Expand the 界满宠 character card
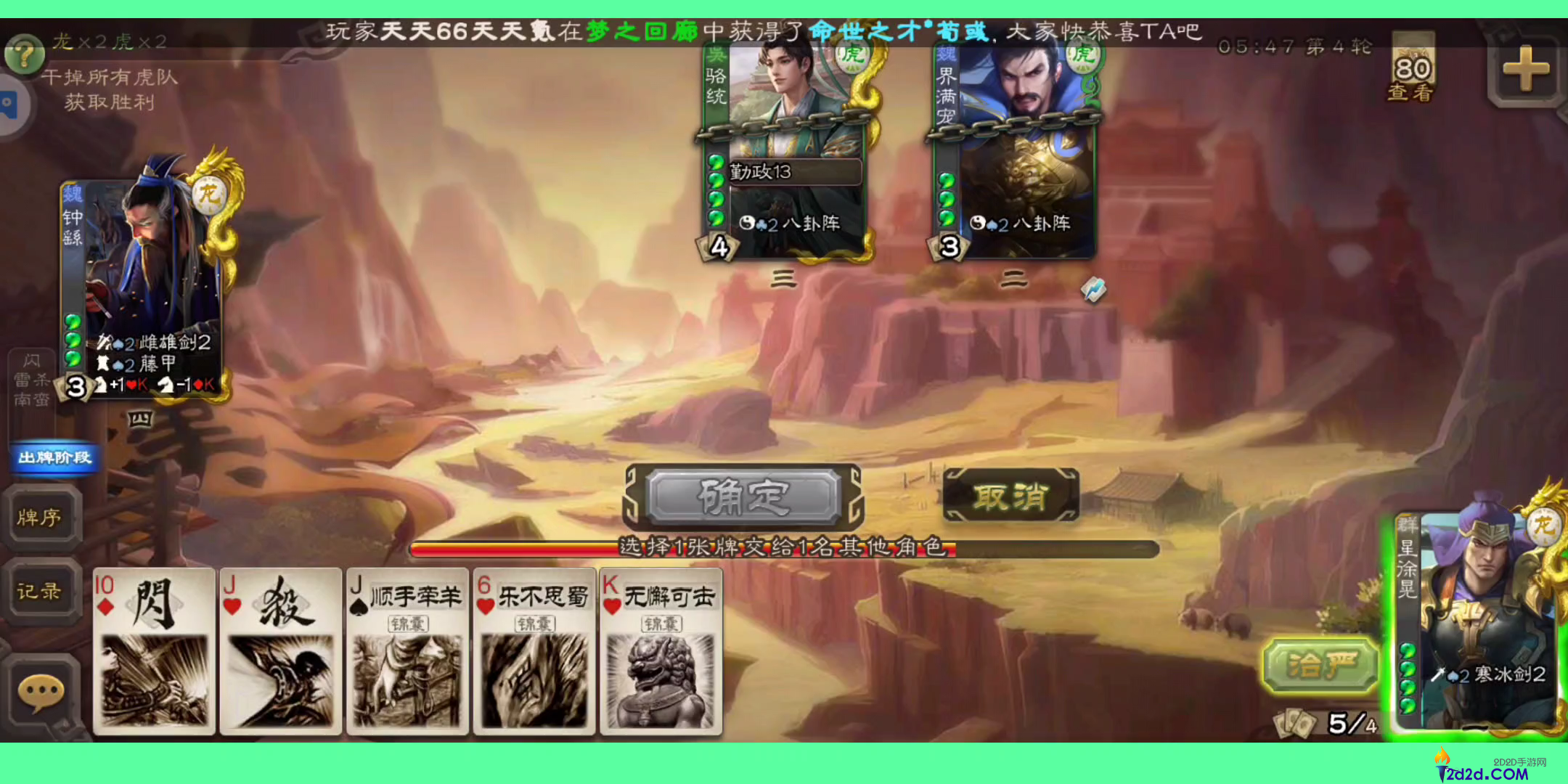The width and height of the screenshot is (1568, 784). coord(1013,131)
